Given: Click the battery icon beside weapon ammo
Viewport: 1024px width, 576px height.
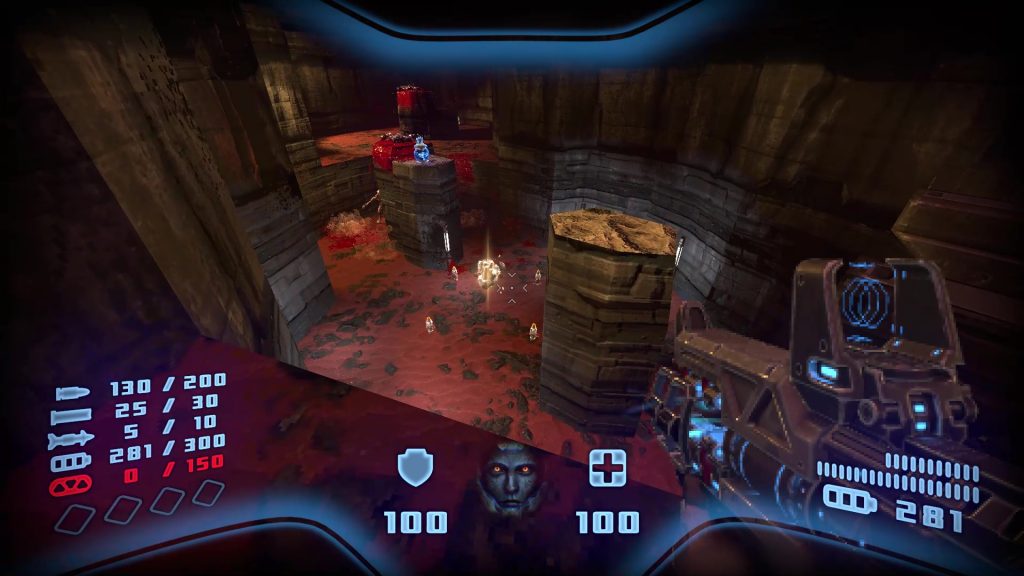Looking at the screenshot, I should pyautogui.click(x=849, y=499).
